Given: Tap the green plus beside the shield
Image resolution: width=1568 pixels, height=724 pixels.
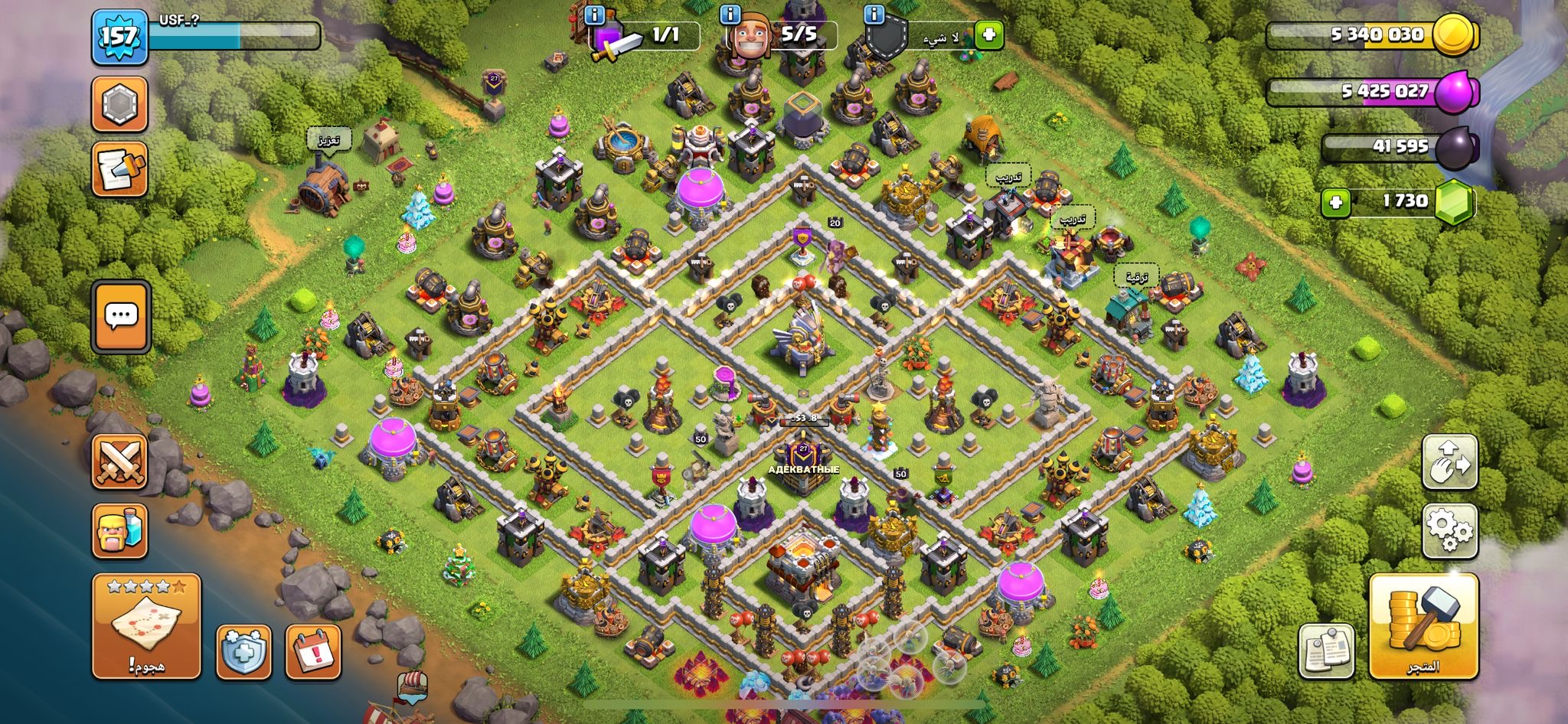Looking at the screenshot, I should click(x=988, y=35).
